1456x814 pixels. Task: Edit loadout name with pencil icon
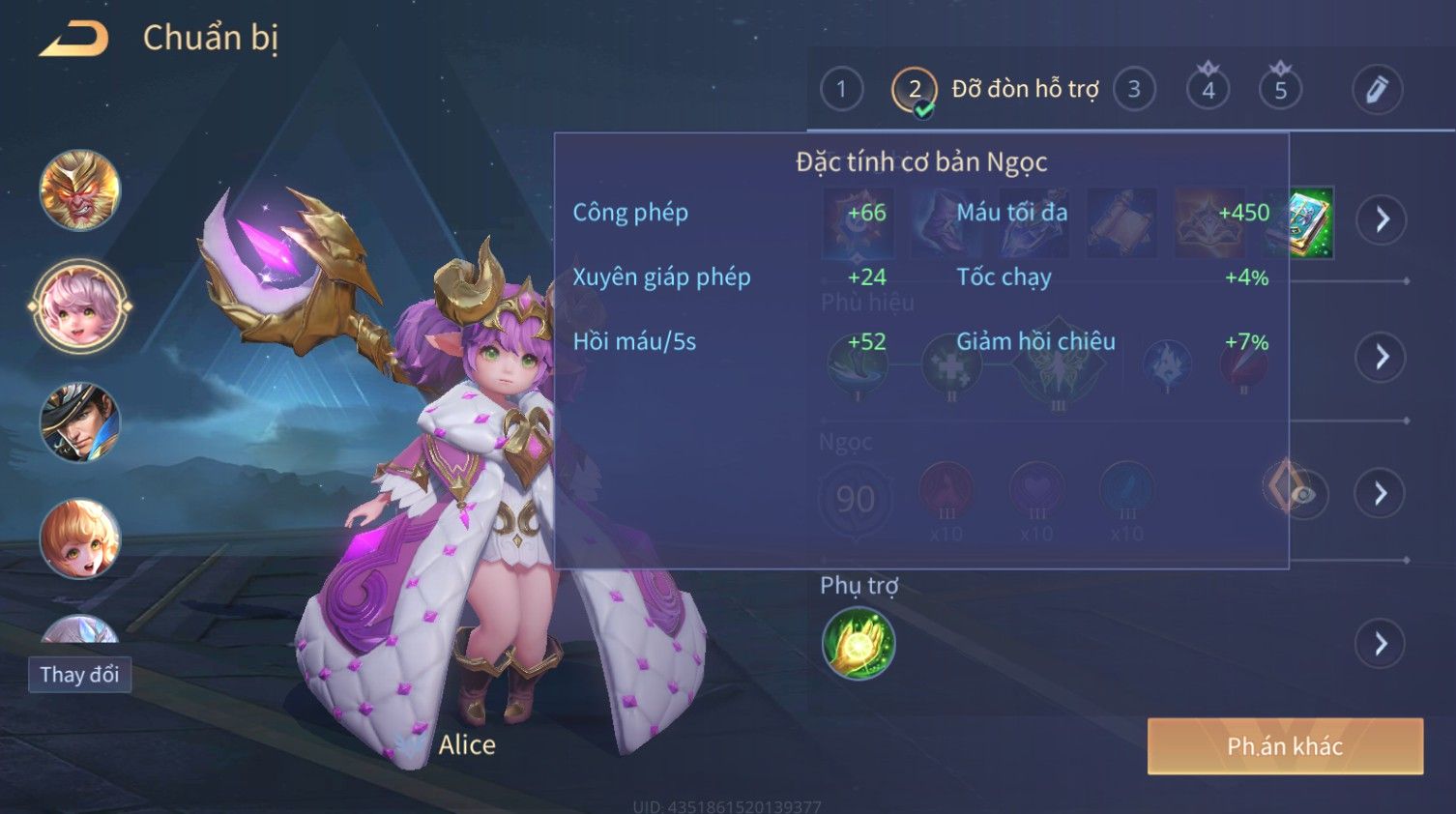tap(1376, 90)
